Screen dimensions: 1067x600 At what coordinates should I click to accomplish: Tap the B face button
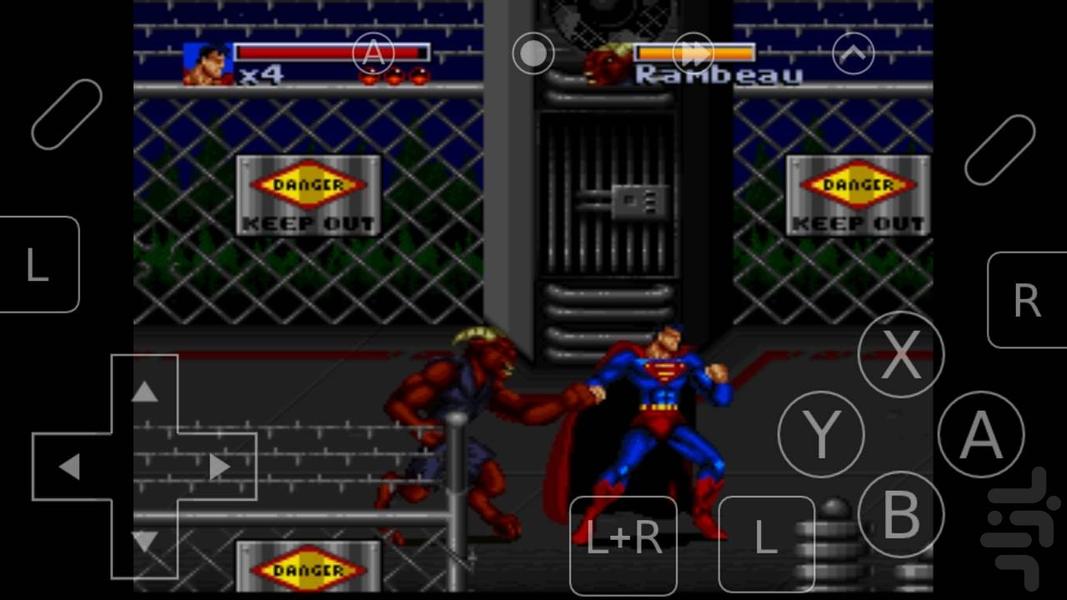pyautogui.click(x=901, y=515)
